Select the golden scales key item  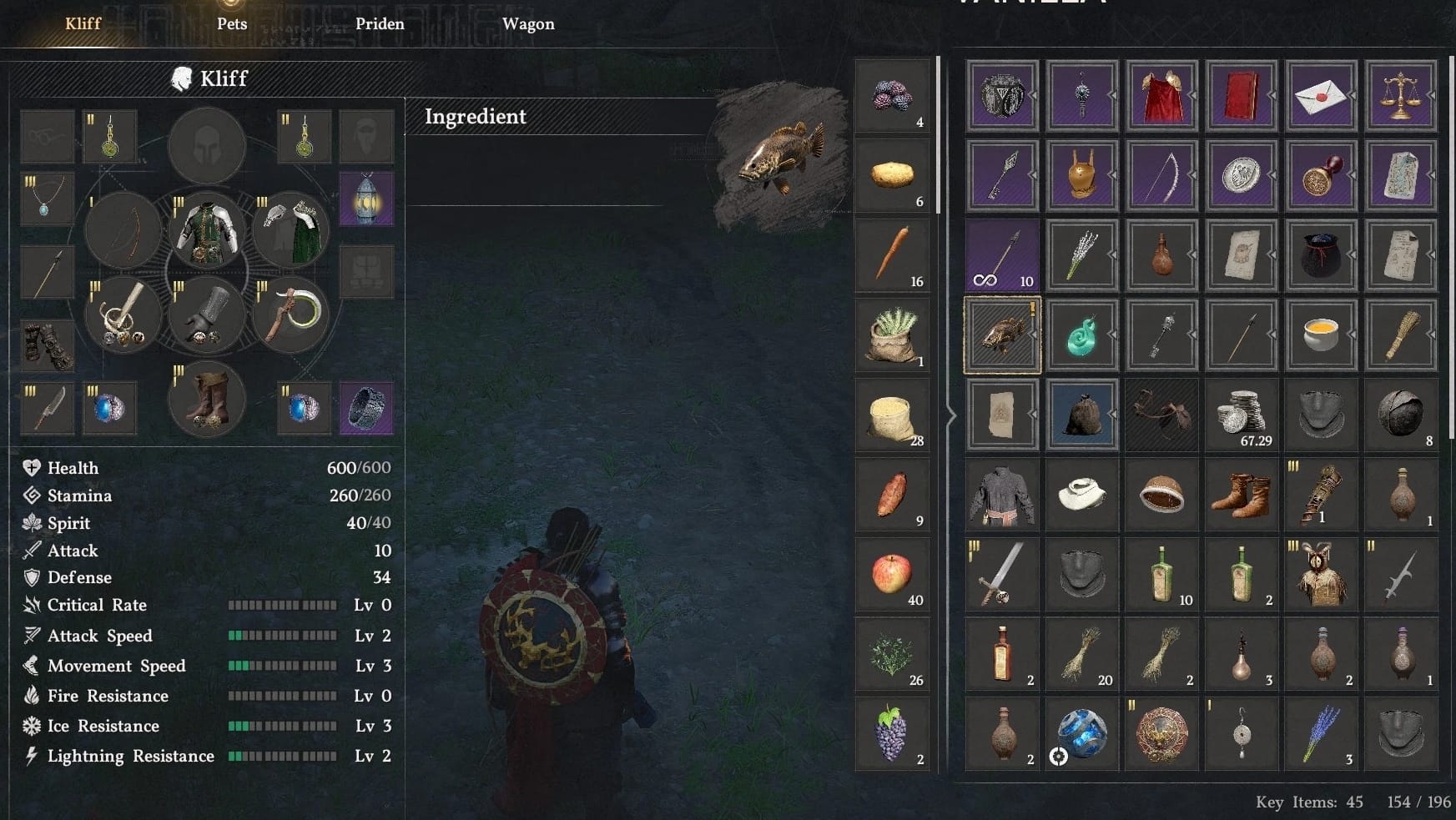pos(1401,96)
